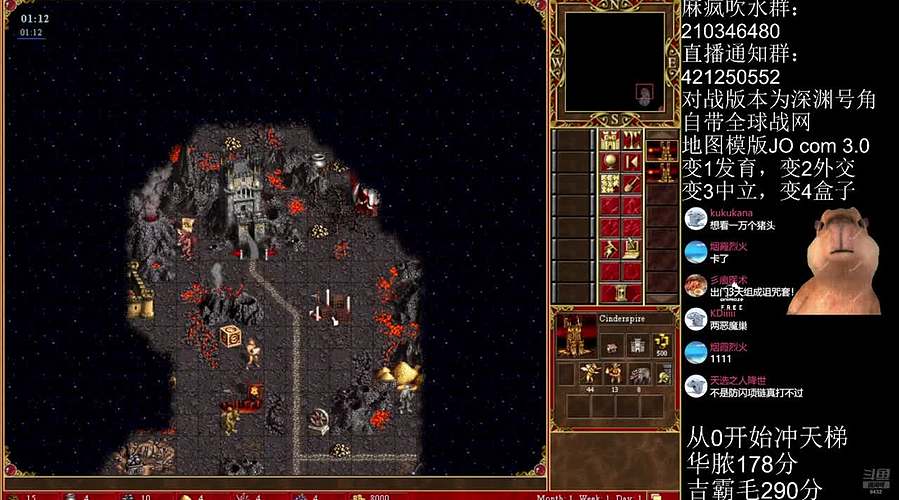Viewport: 899px width, 500px height.
Task: Click the shovel dig button
Action: coord(632,183)
